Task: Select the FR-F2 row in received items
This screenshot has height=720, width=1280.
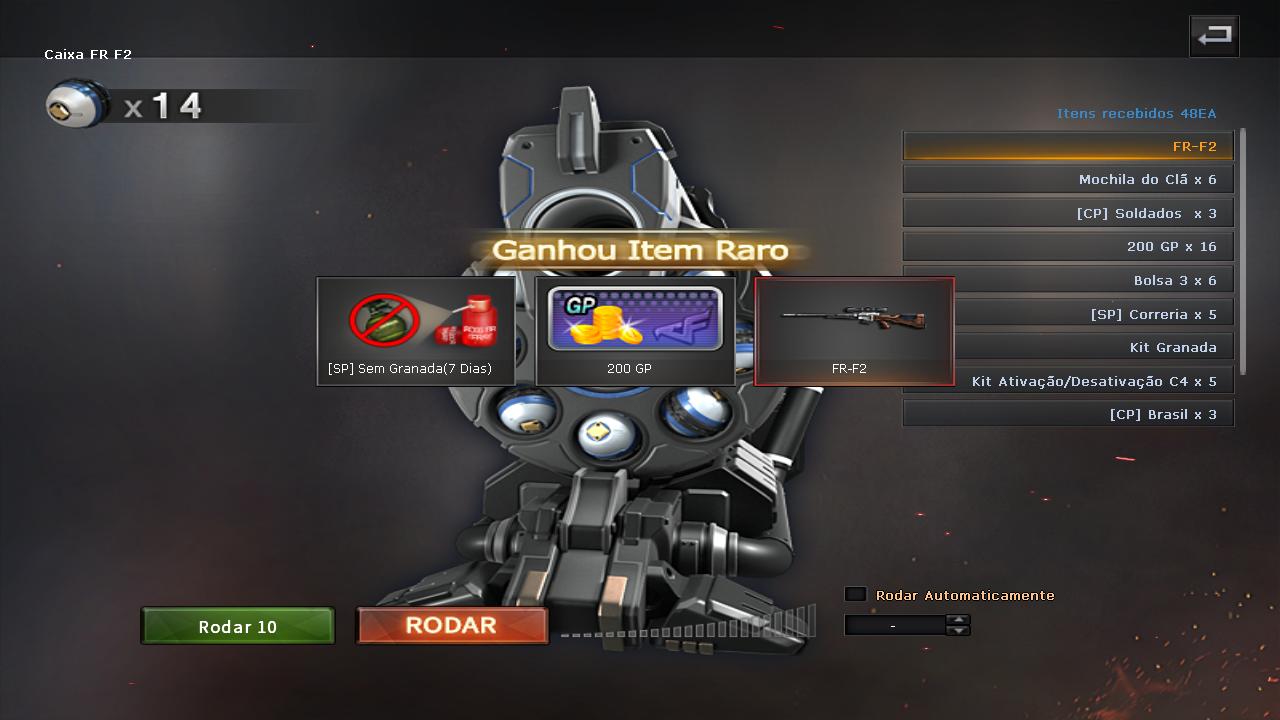Action: coord(1068,146)
